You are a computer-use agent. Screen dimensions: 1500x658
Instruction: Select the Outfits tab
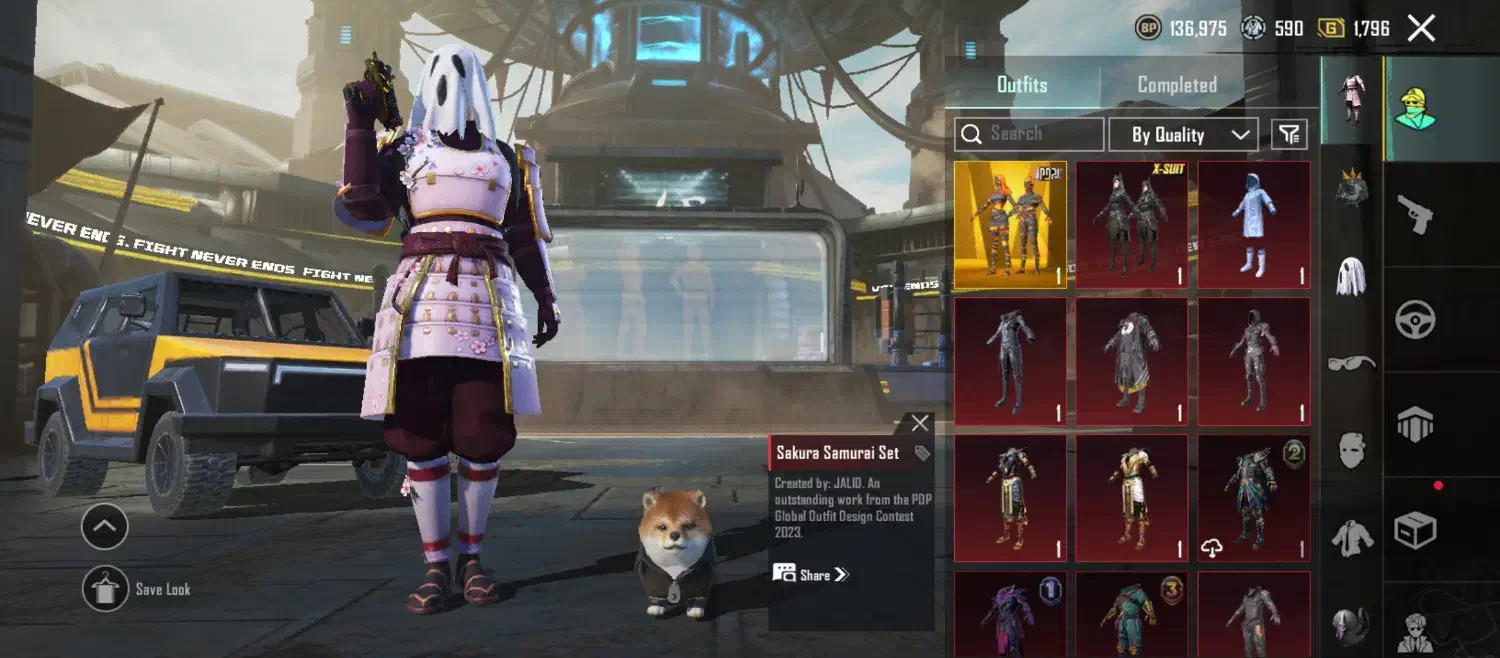coord(1022,85)
